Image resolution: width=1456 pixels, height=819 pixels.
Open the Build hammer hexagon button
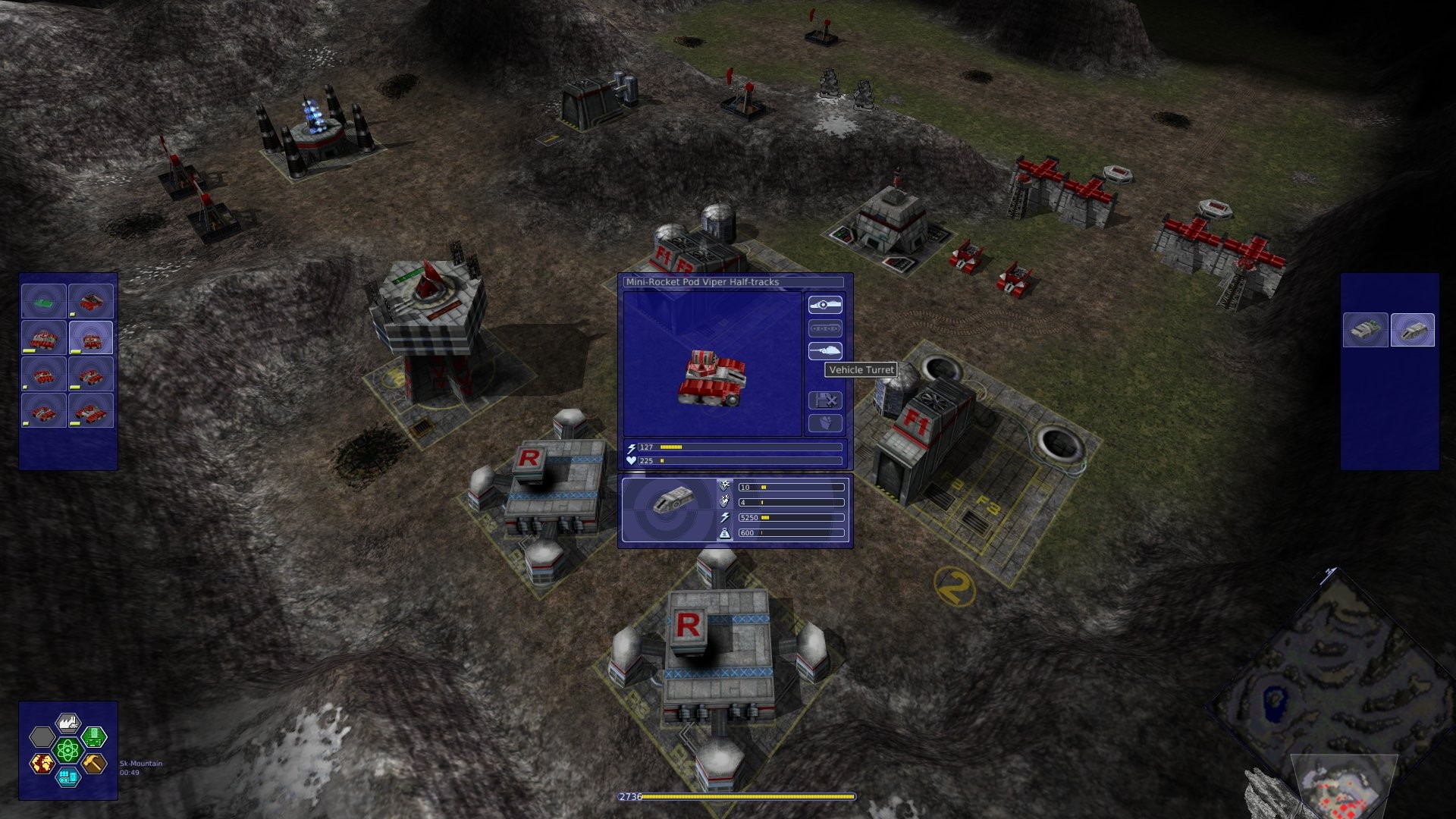(x=94, y=763)
